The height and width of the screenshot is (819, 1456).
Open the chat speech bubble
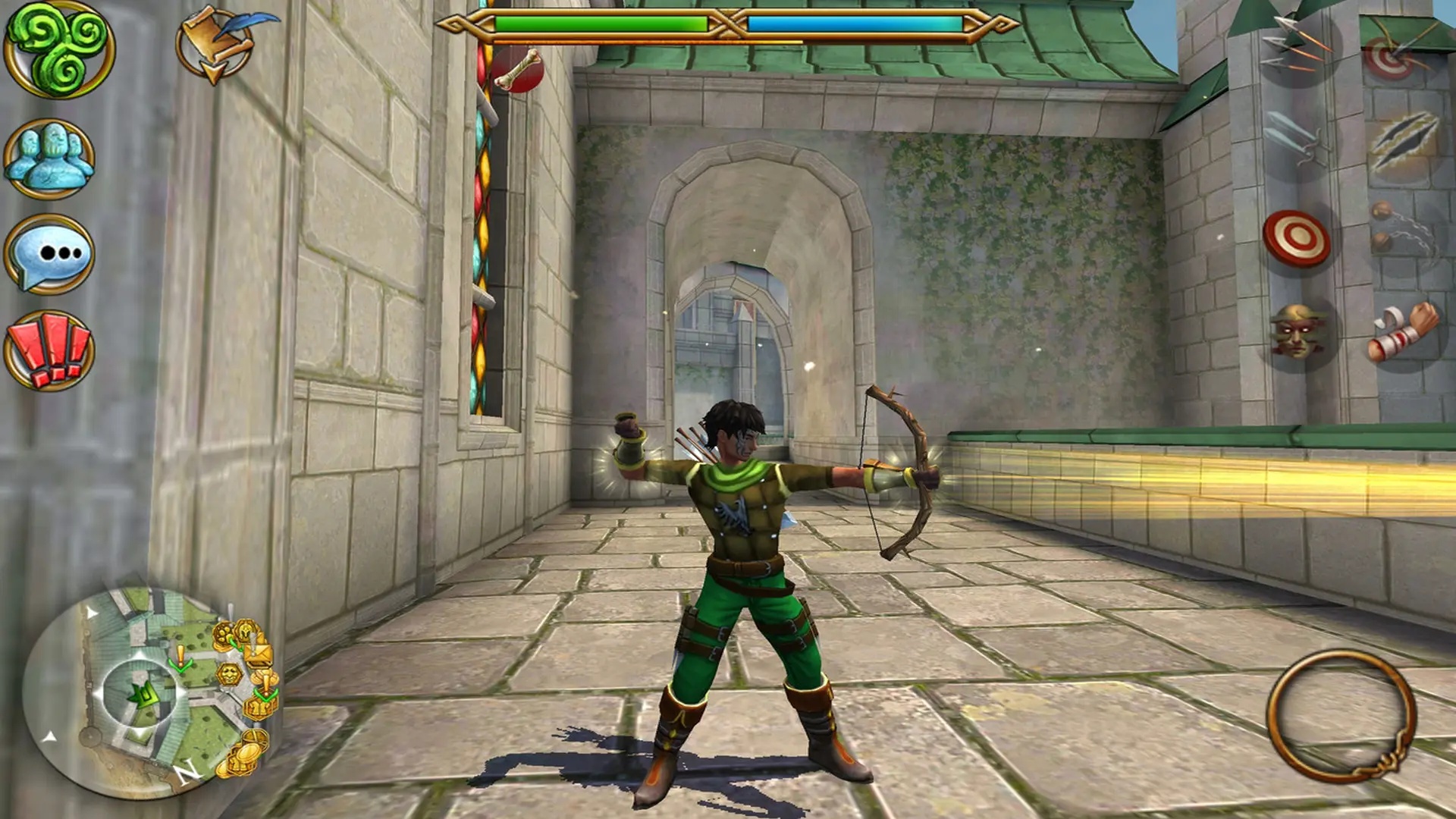[x=50, y=254]
